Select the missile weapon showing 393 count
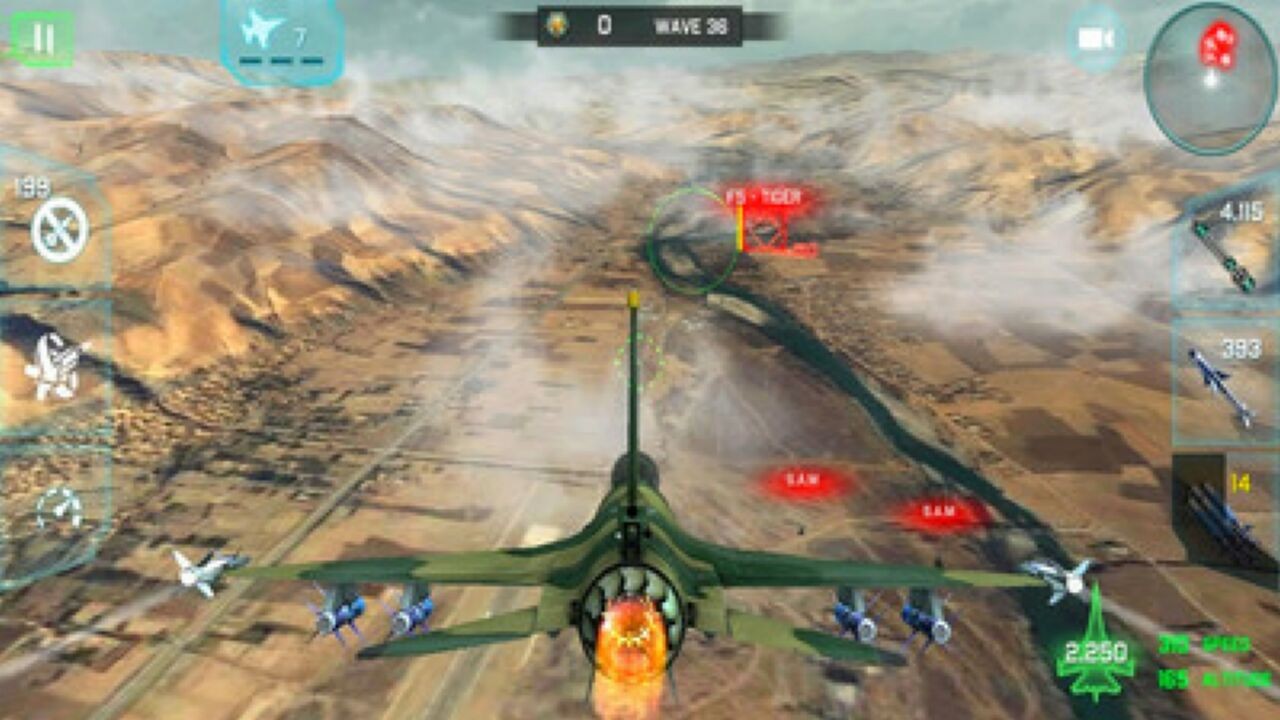 point(1224,382)
